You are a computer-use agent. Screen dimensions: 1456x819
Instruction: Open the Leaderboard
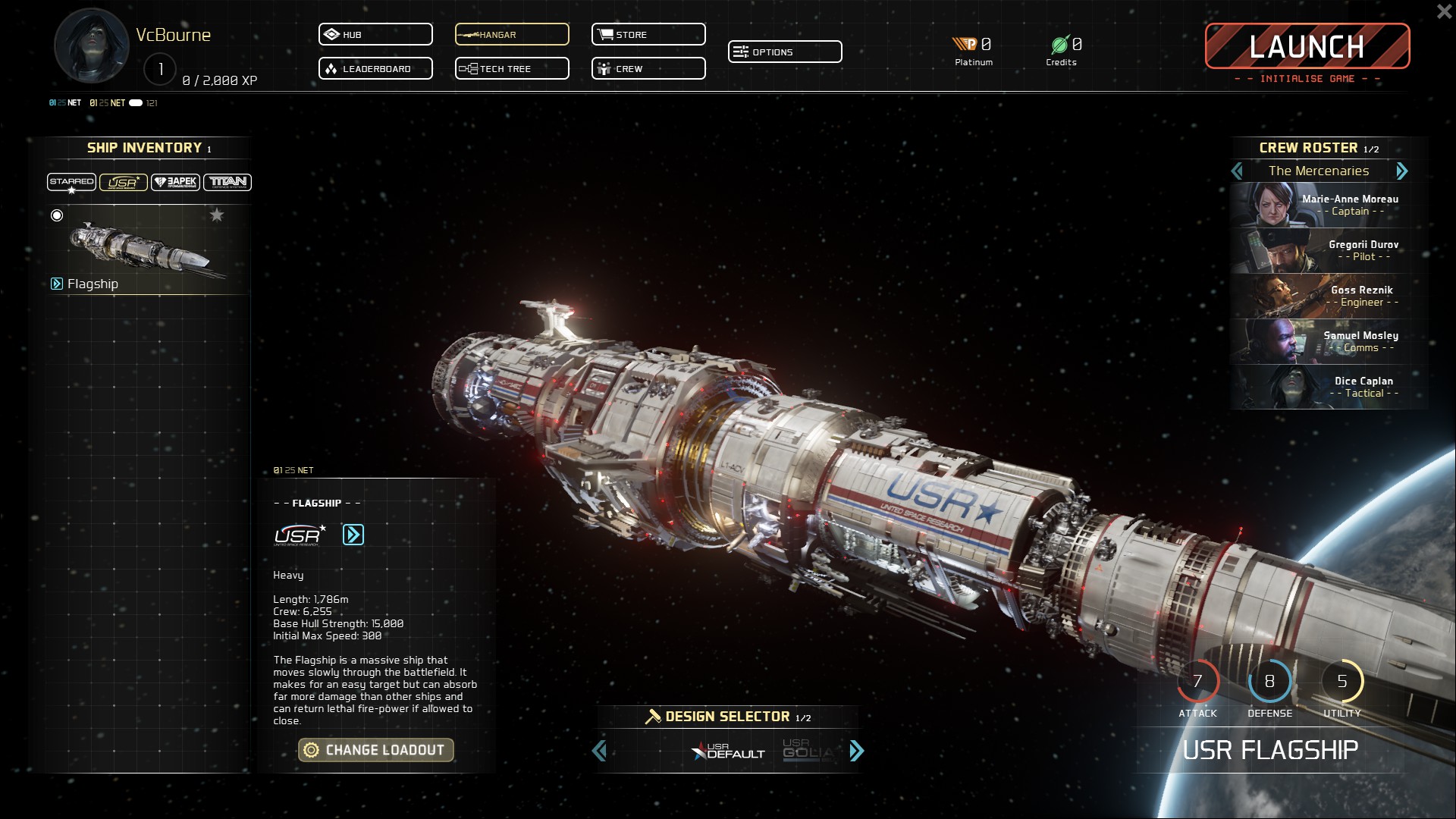tap(375, 69)
